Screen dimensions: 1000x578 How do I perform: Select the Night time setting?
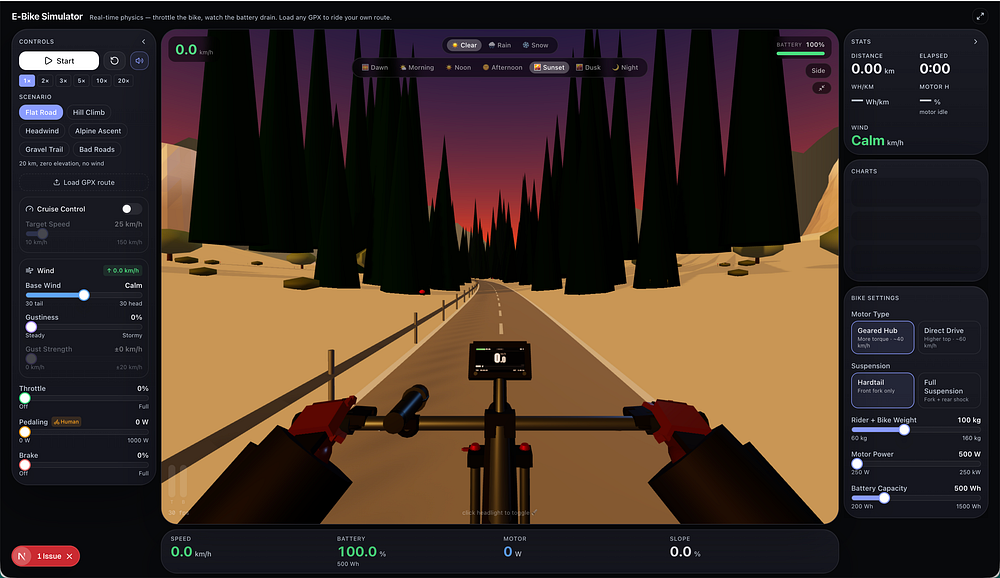(x=624, y=67)
